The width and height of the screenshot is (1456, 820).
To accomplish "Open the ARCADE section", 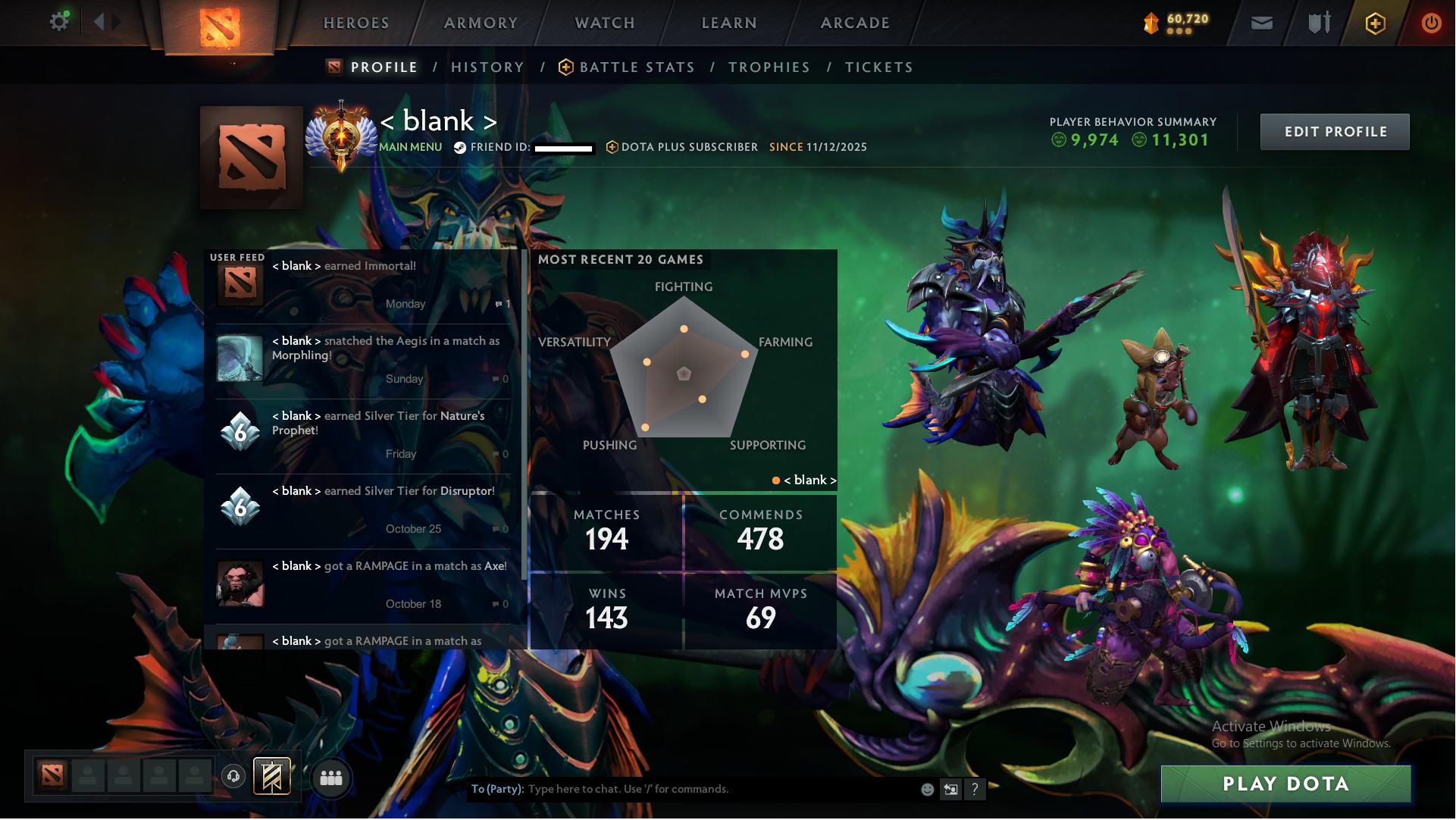I will click(853, 23).
